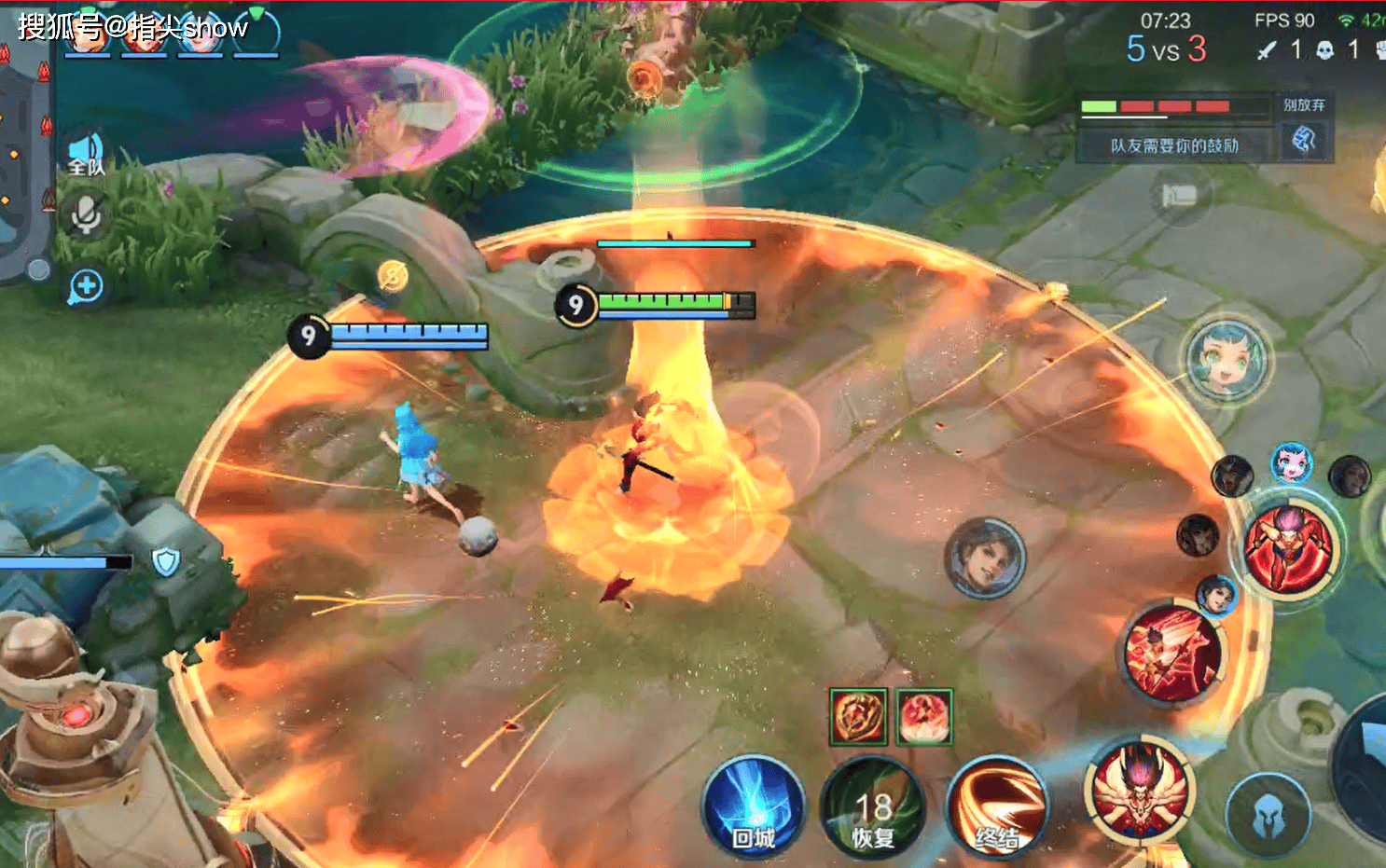Click the blue shield icon
This screenshot has height=868, width=1386.
point(166,561)
